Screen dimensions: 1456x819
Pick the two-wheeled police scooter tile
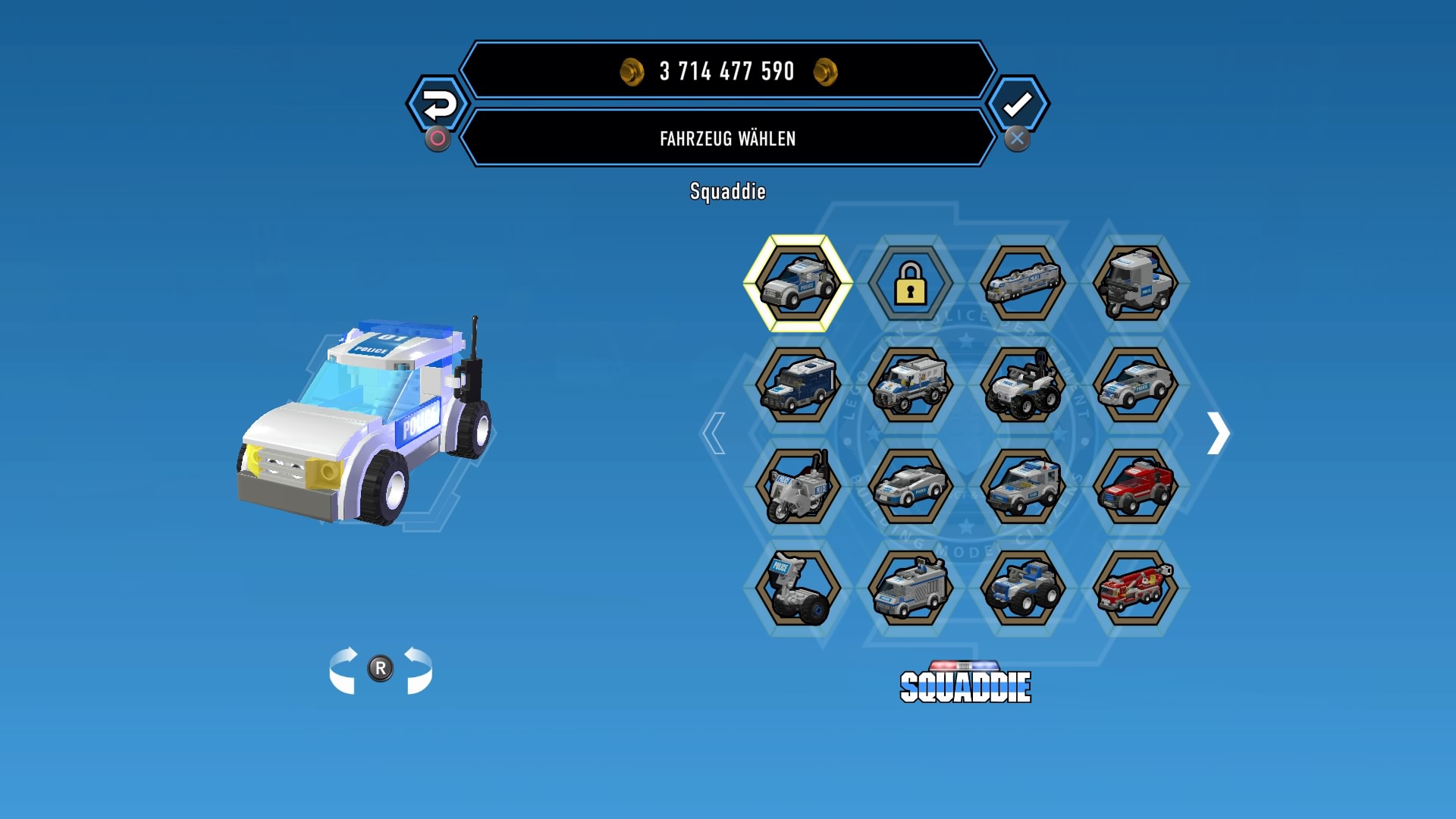pos(798,588)
